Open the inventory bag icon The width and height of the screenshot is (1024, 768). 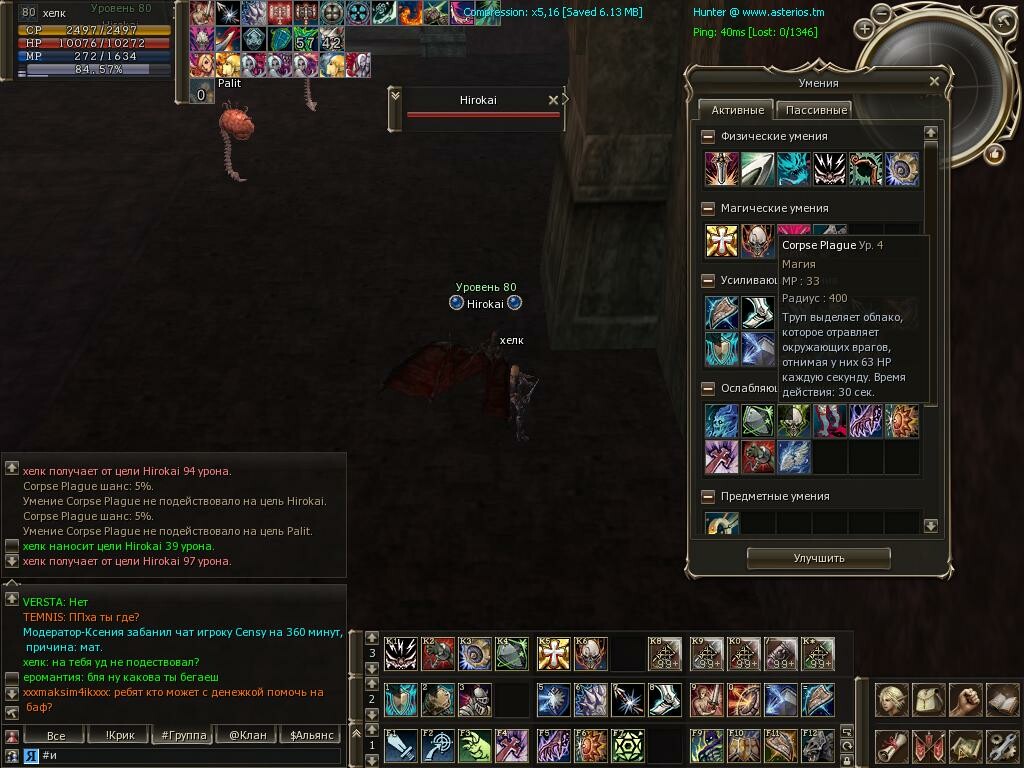pos(929,700)
